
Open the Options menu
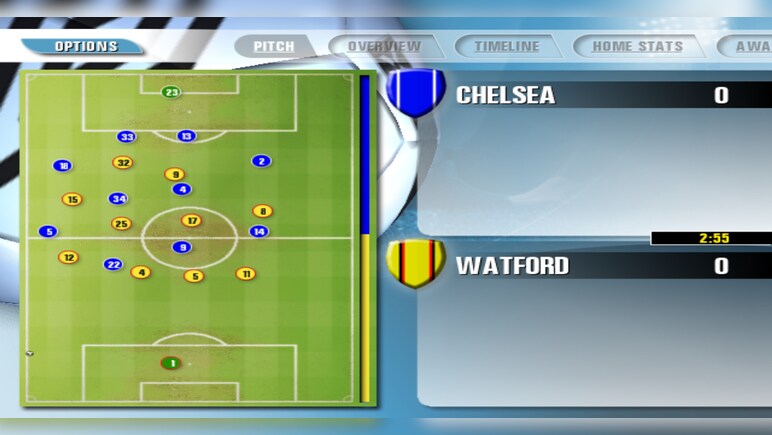[x=85, y=46]
